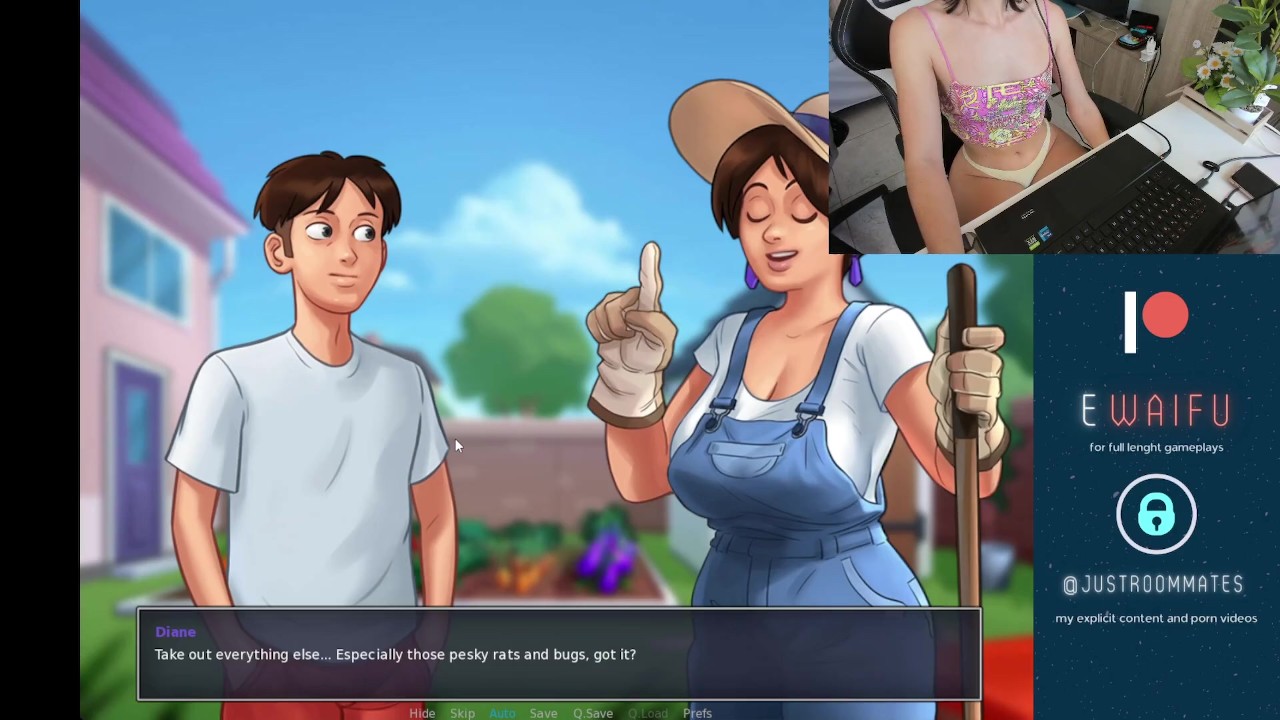Expand the @JUSTROOMMATES handle text
This screenshot has width=1280, height=720.
[x=1155, y=585]
